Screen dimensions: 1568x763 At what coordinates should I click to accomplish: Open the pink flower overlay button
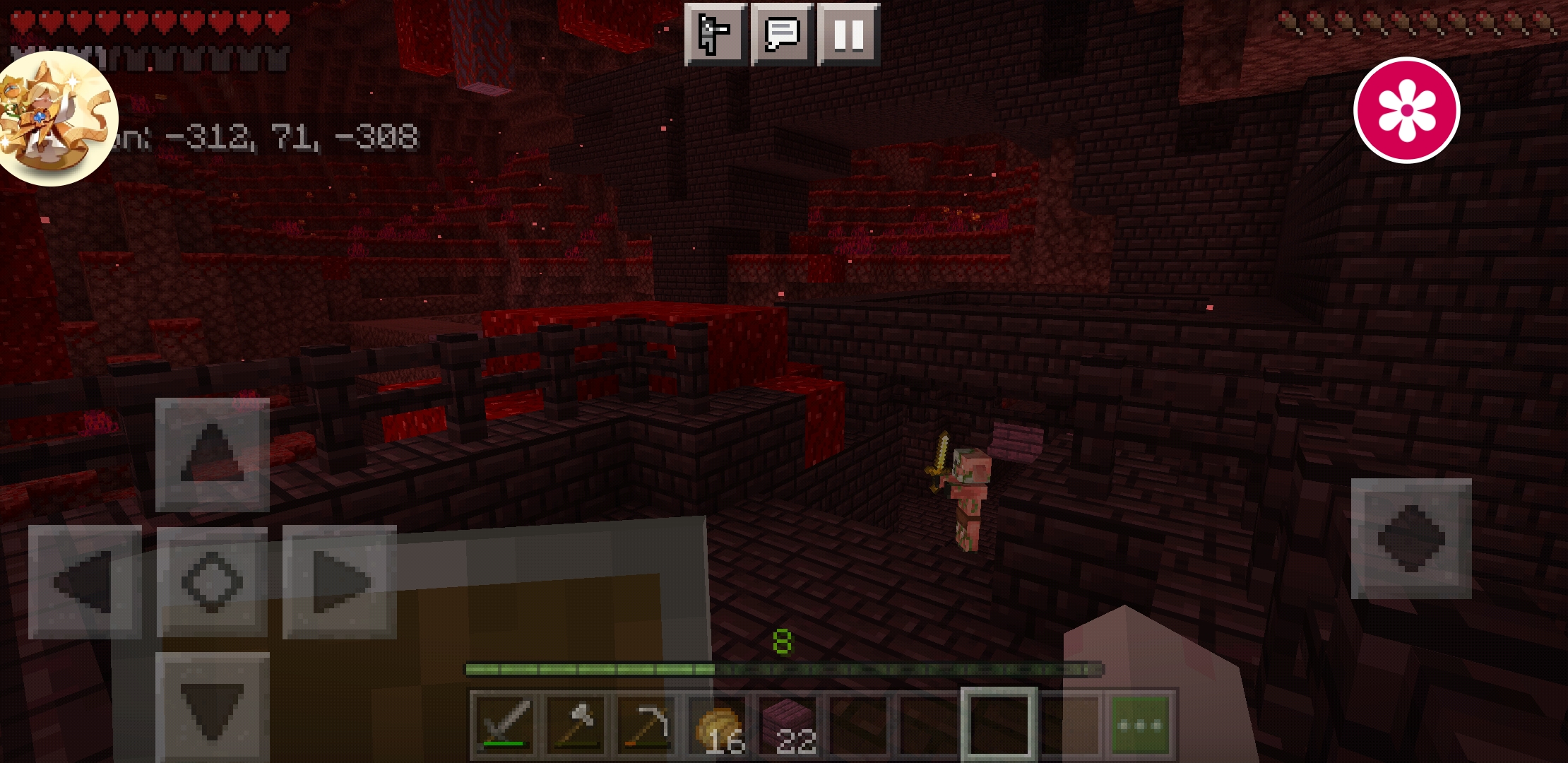1406,110
